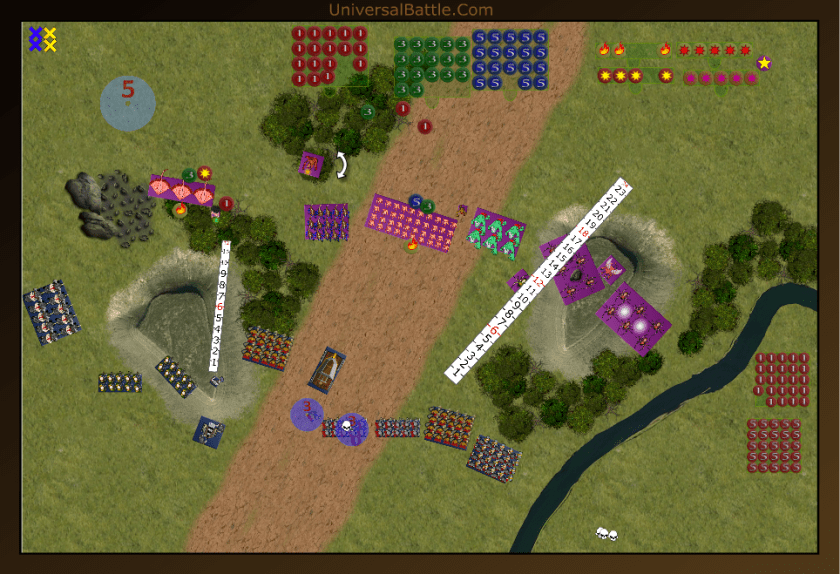Choose the purple unit with white glowing orbs

point(633,318)
